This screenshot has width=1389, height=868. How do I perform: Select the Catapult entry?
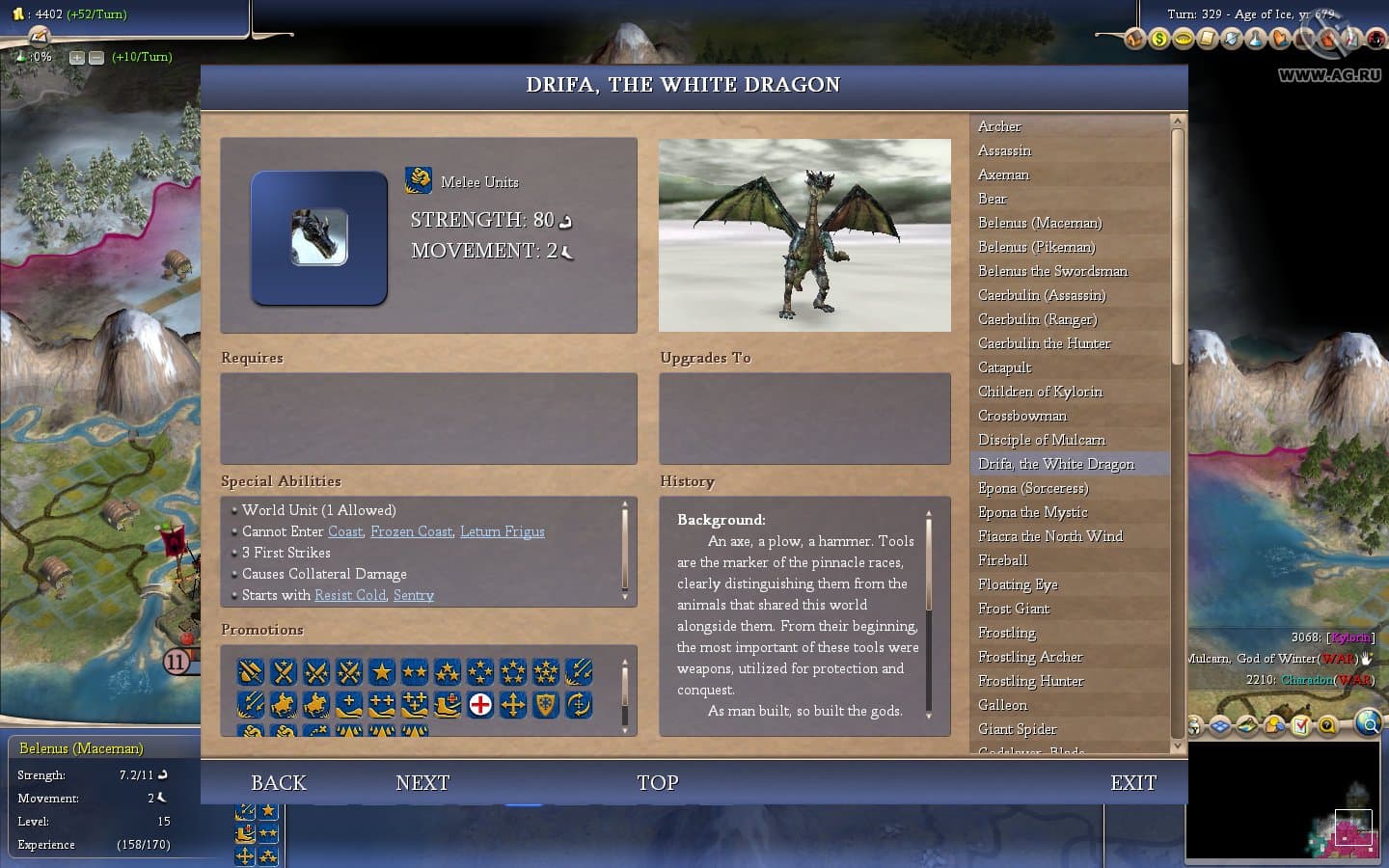(x=1004, y=367)
